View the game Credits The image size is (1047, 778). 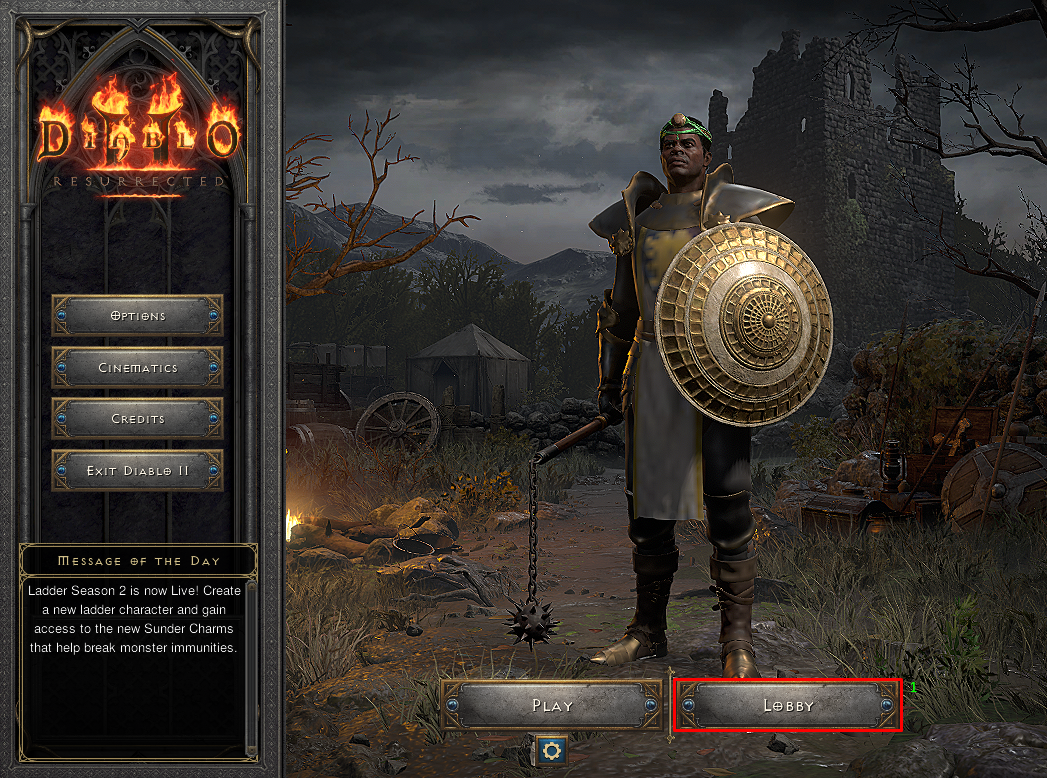(x=137, y=419)
